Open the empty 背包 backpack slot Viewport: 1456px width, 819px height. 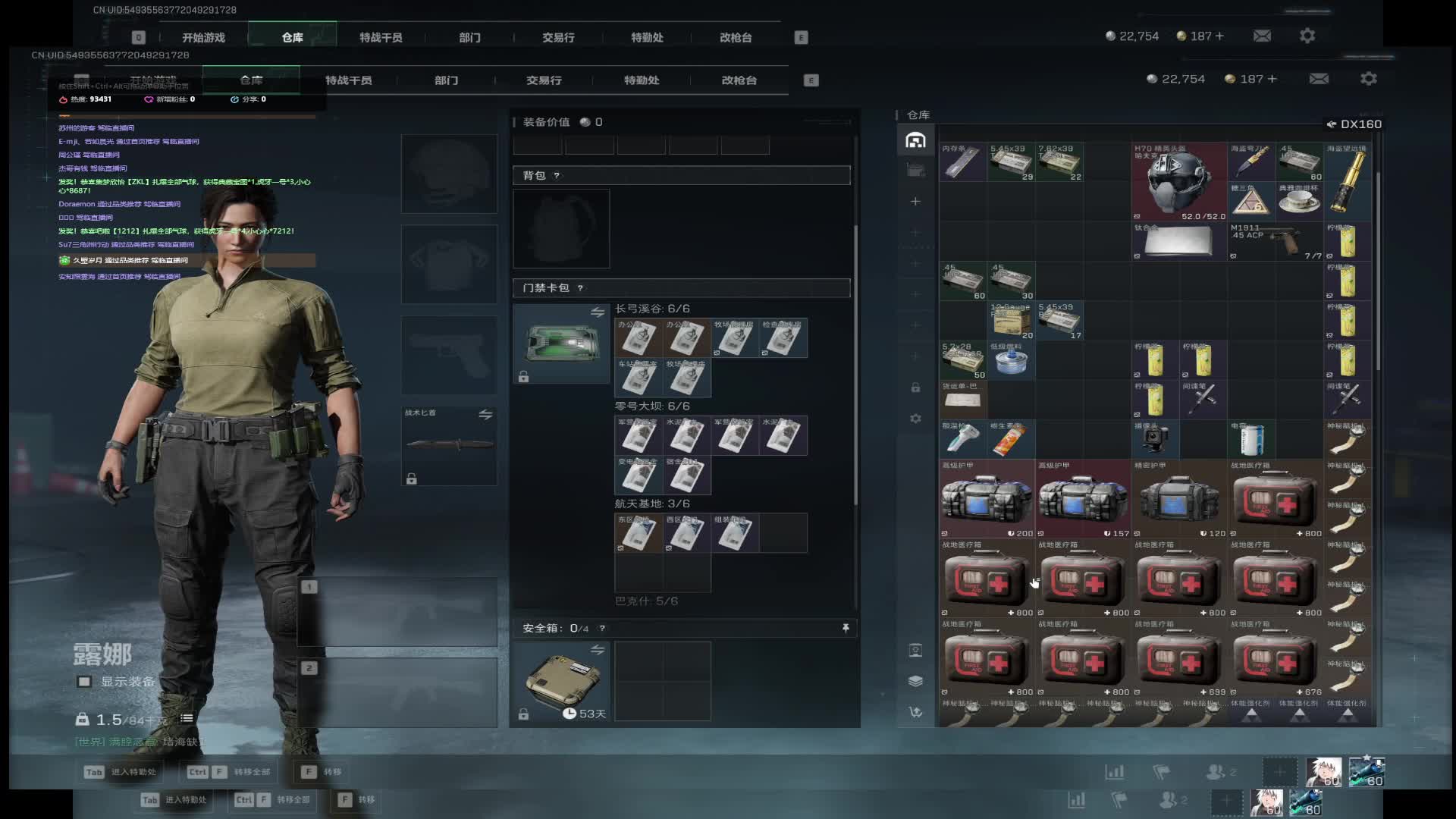click(561, 228)
